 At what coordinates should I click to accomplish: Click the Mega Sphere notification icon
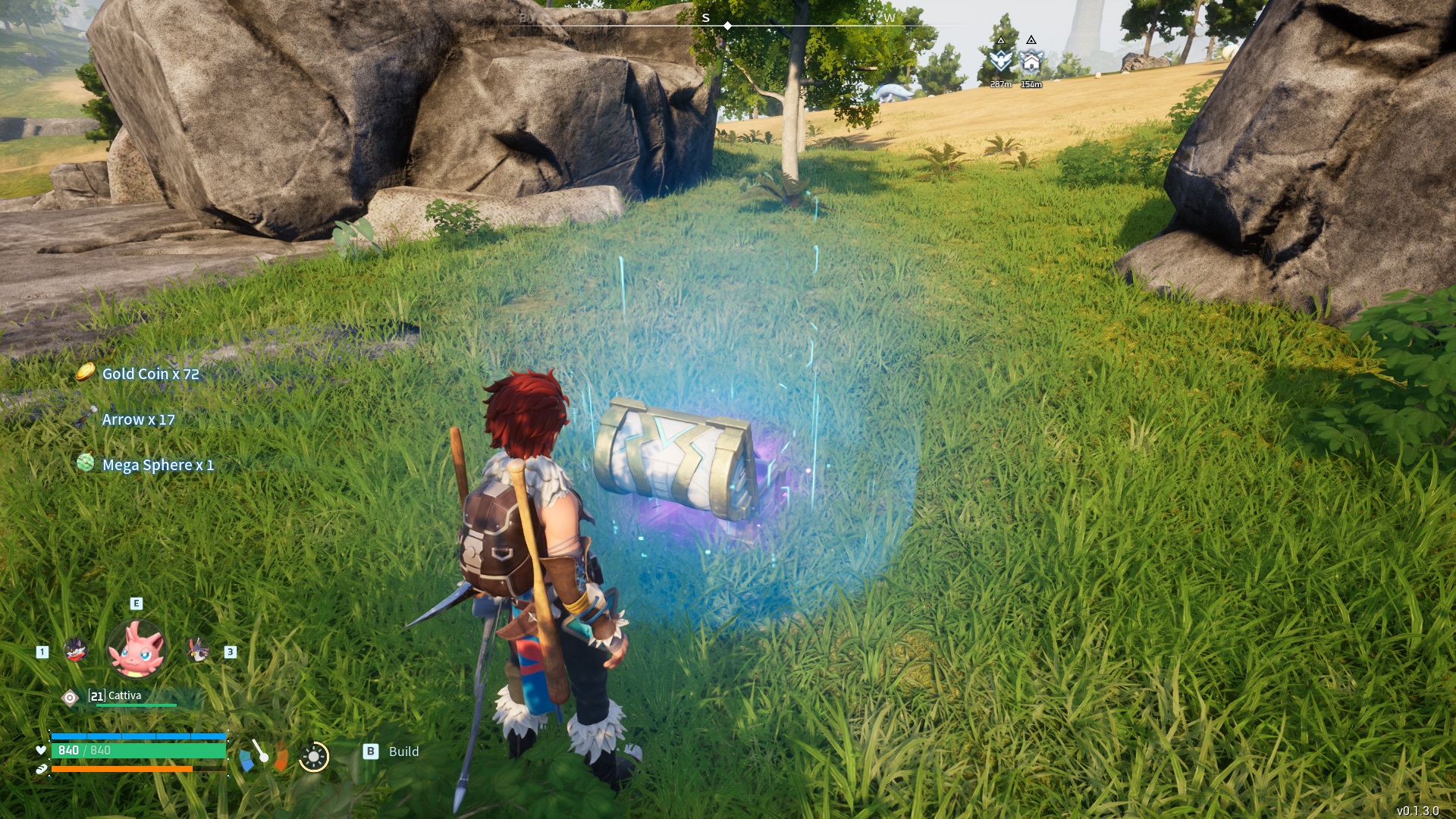(x=86, y=464)
